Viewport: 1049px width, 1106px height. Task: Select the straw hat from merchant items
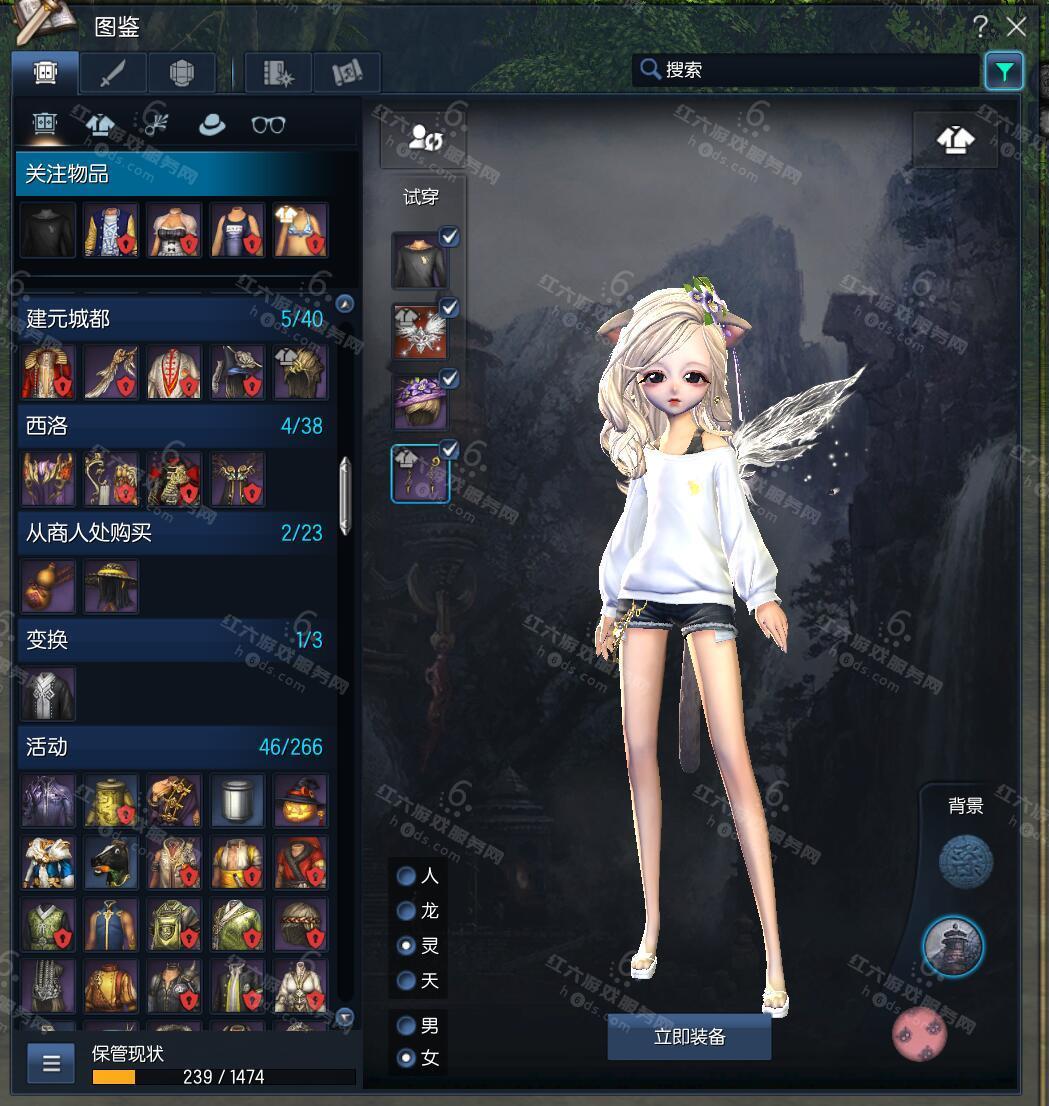tap(112, 586)
